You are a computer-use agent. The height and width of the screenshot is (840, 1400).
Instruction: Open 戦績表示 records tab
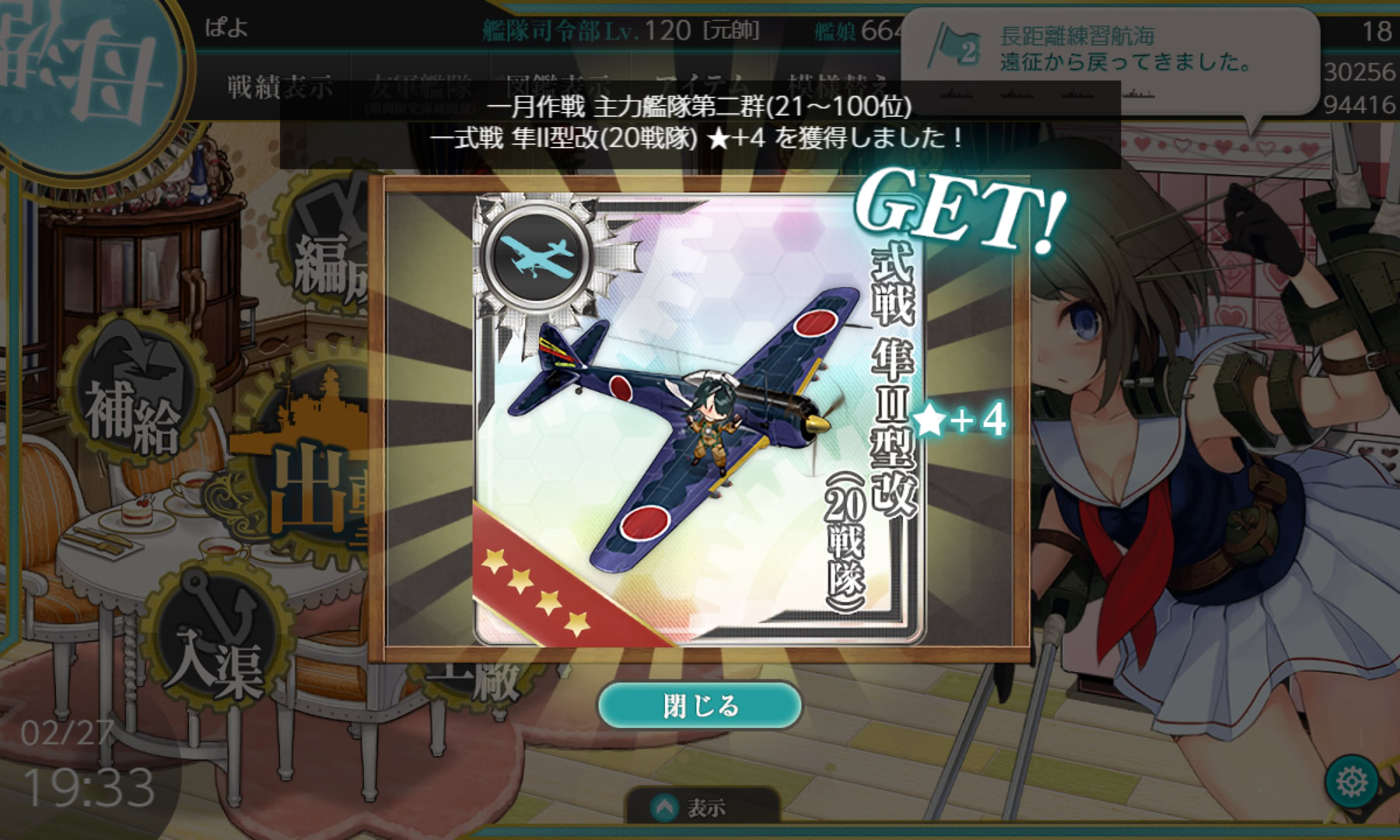click(279, 87)
